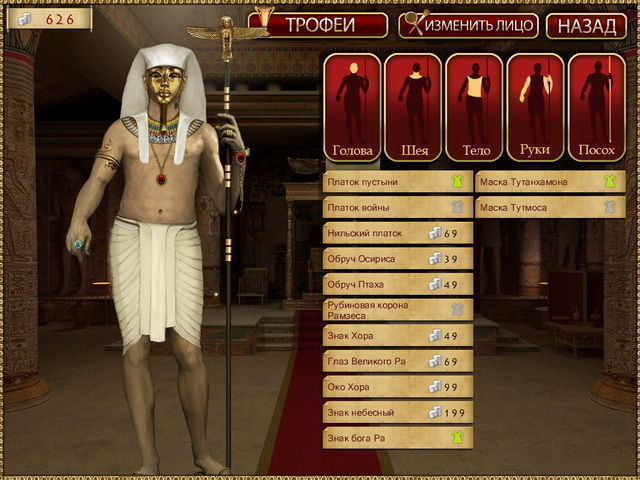Purchase the Обруч Осириса item
Screen dimensions: 640x480
point(398,259)
